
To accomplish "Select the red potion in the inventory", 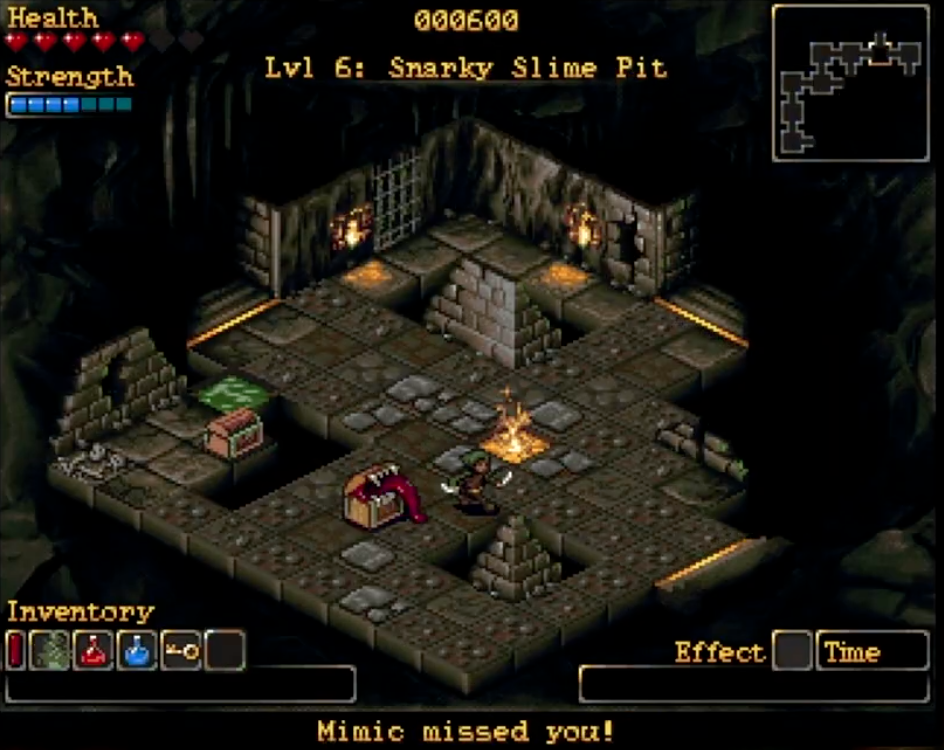I will (x=95, y=651).
